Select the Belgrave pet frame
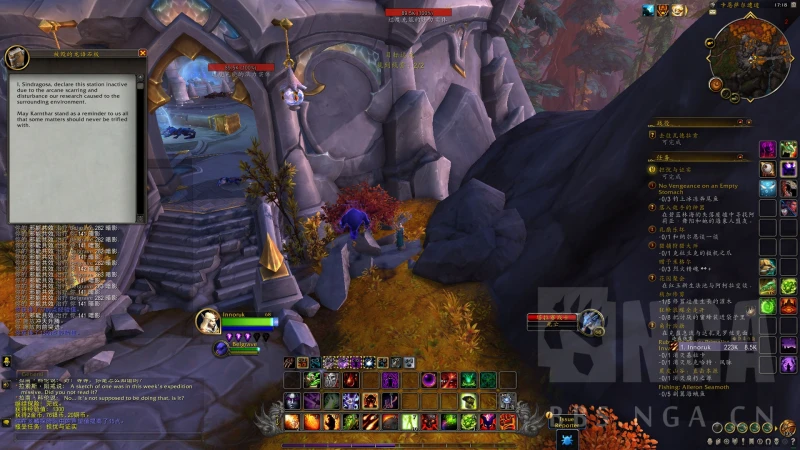The width and height of the screenshot is (800, 450). 221,348
